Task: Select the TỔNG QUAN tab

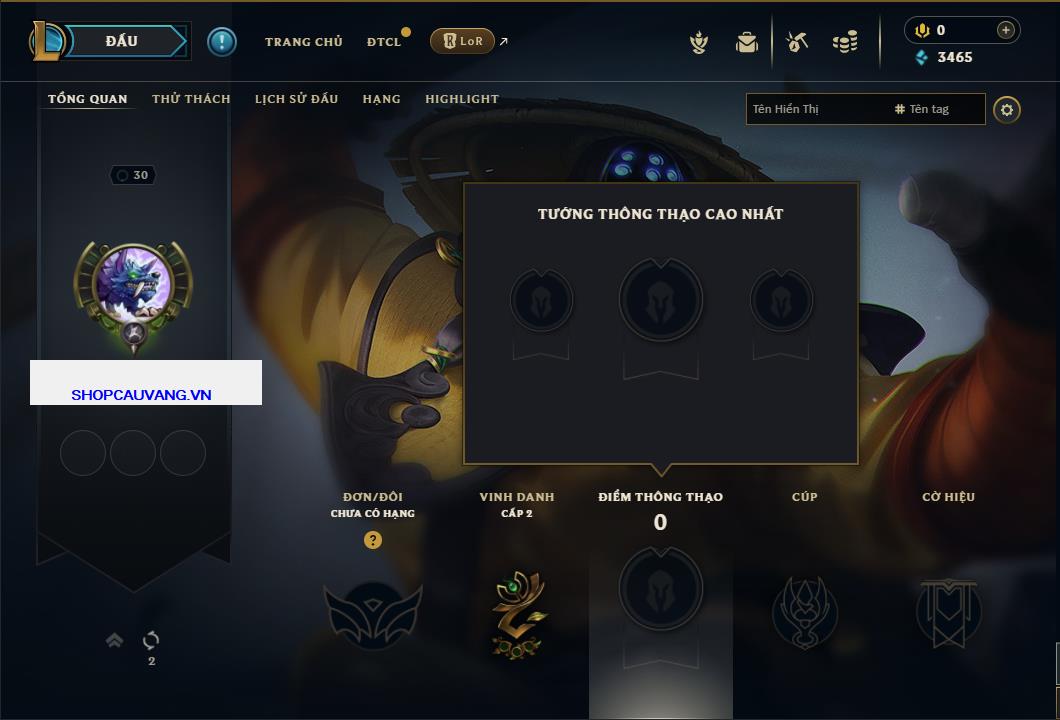Action: pyautogui.click(x=88, y=99)
